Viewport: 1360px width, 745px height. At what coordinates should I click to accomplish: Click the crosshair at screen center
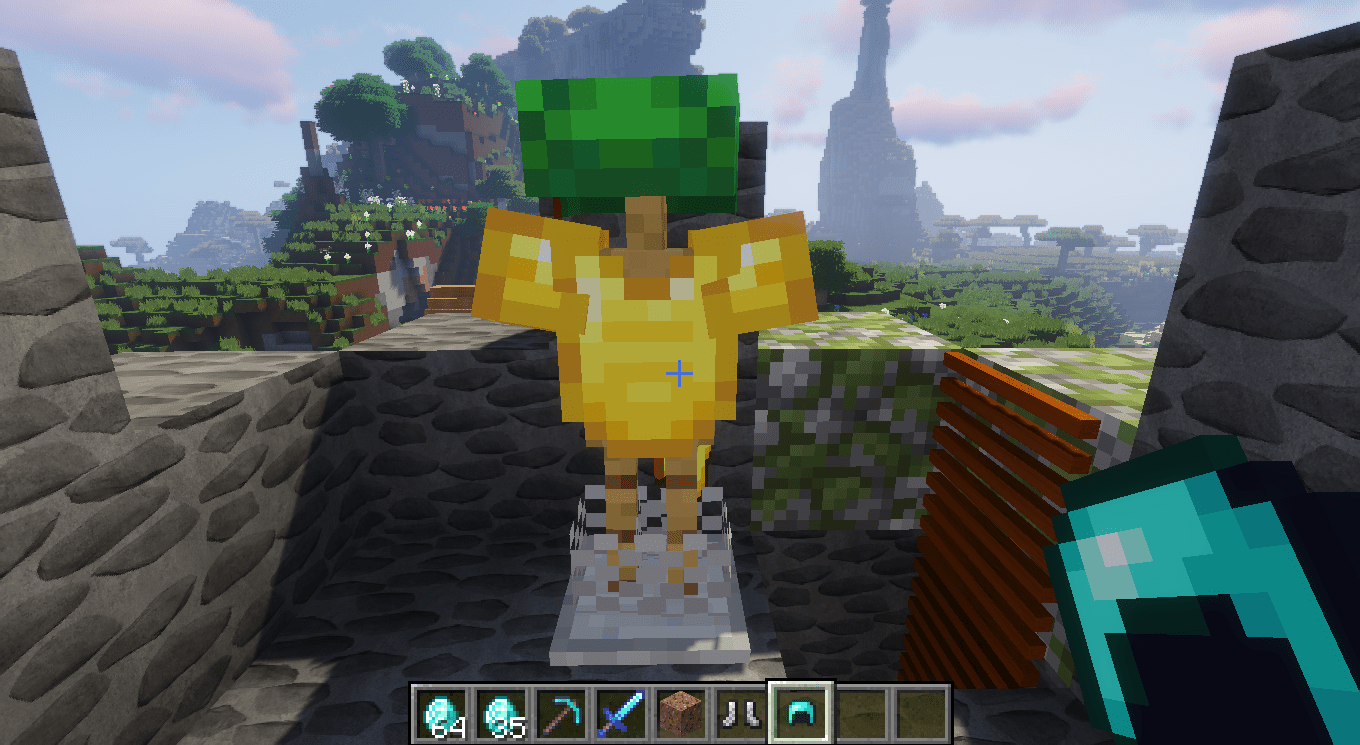[681, 372]
